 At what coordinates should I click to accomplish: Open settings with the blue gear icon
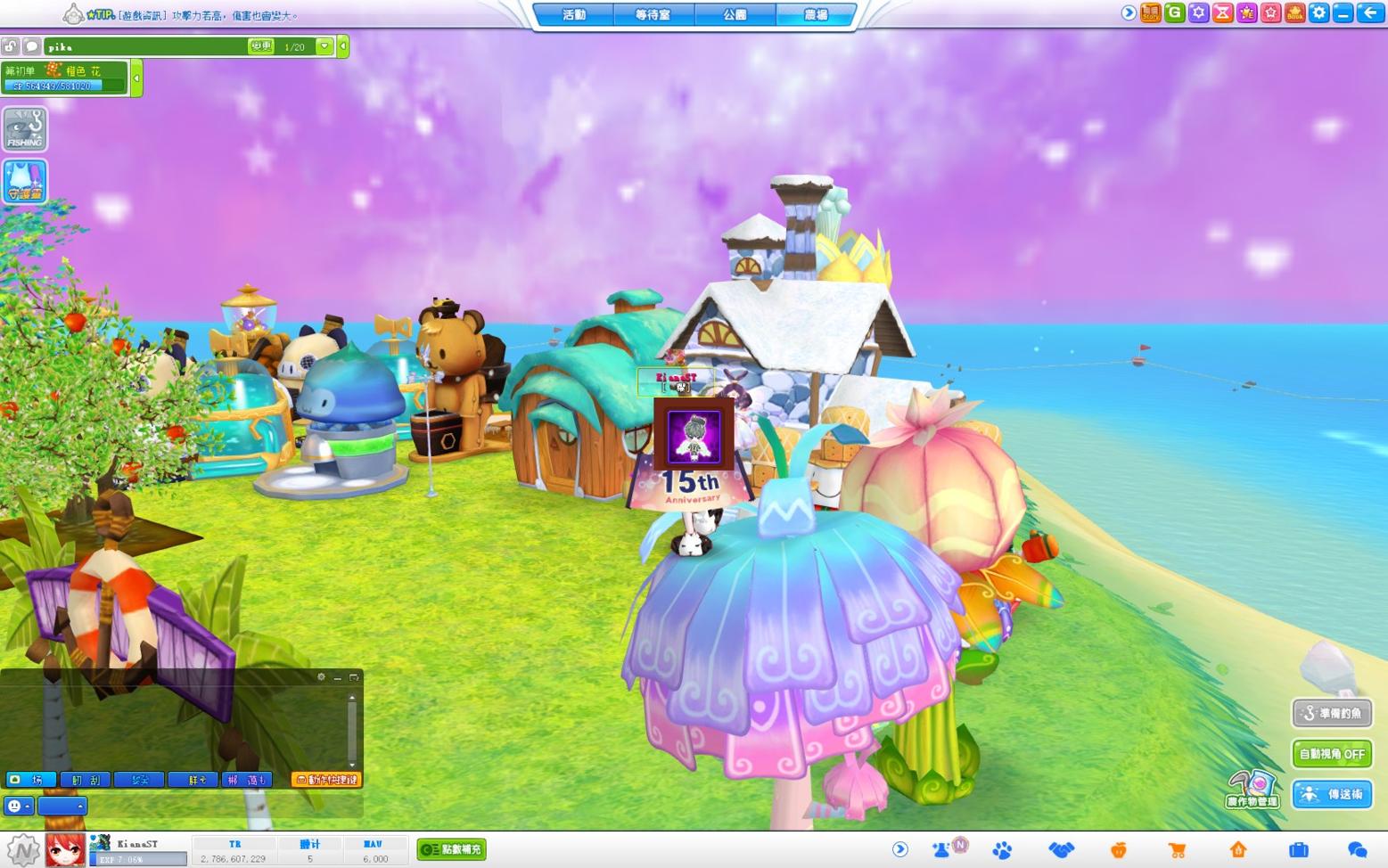1318,12
